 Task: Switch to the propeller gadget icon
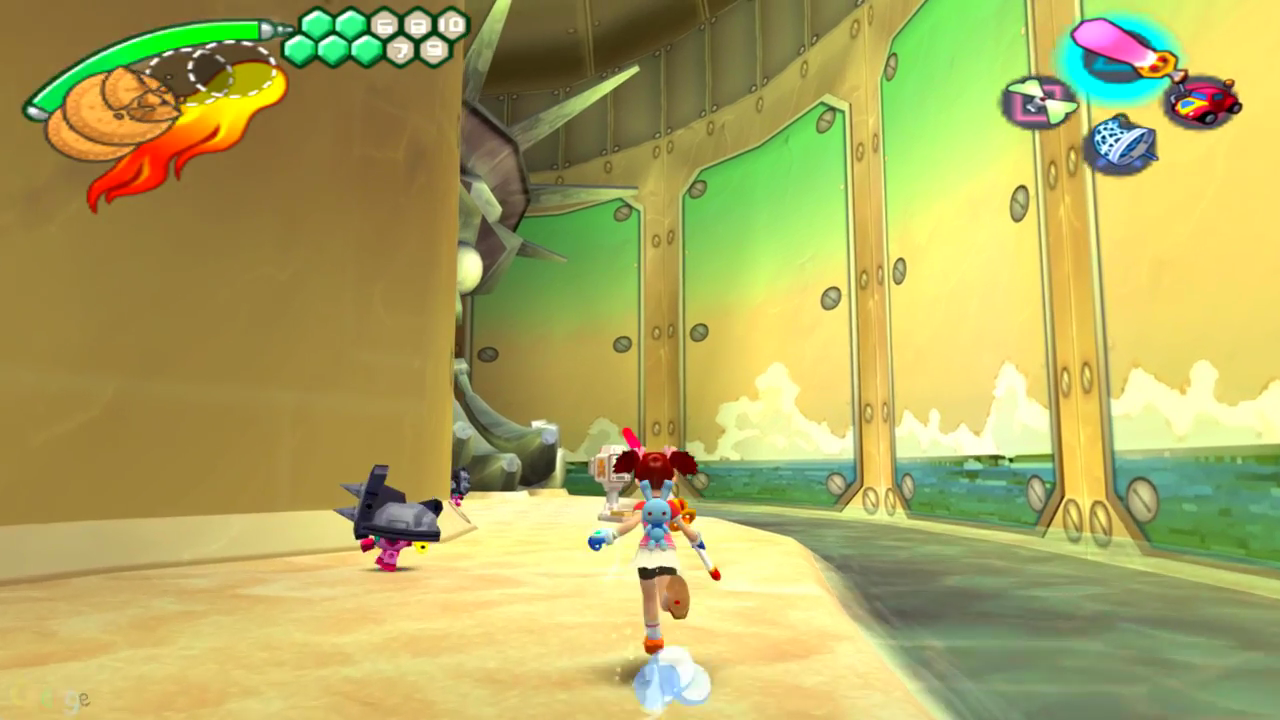[x=1040, y=102]
